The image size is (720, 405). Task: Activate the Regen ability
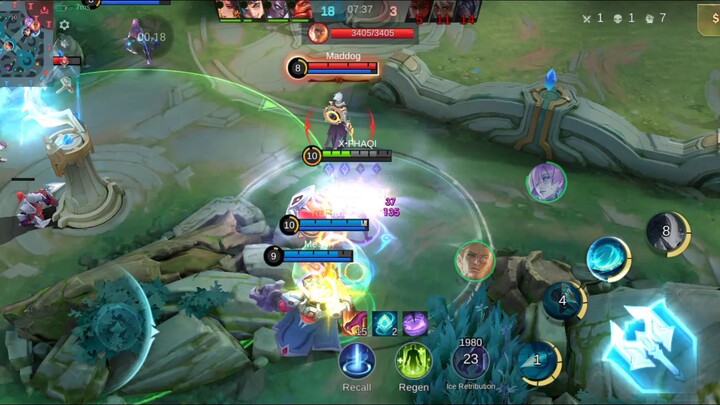(413, 361)
